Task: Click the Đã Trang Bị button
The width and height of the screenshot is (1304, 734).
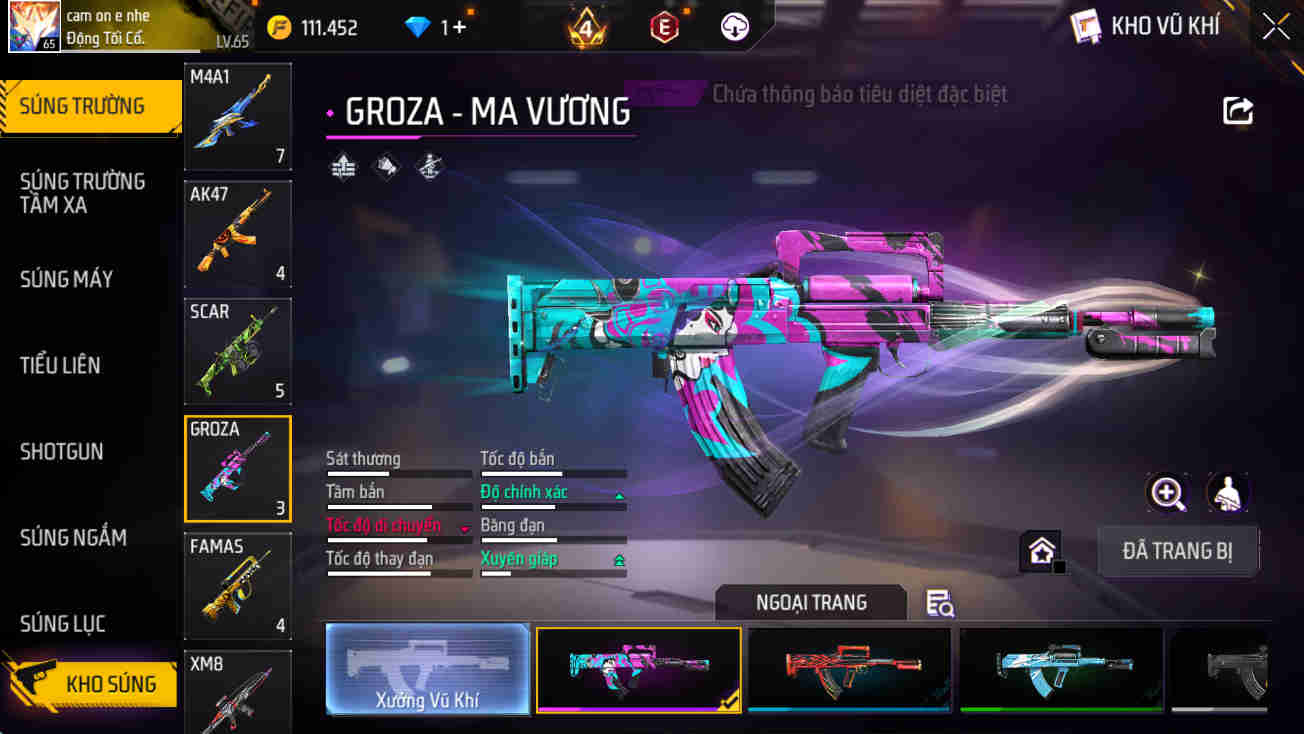Action: (x=1177, y=551)
